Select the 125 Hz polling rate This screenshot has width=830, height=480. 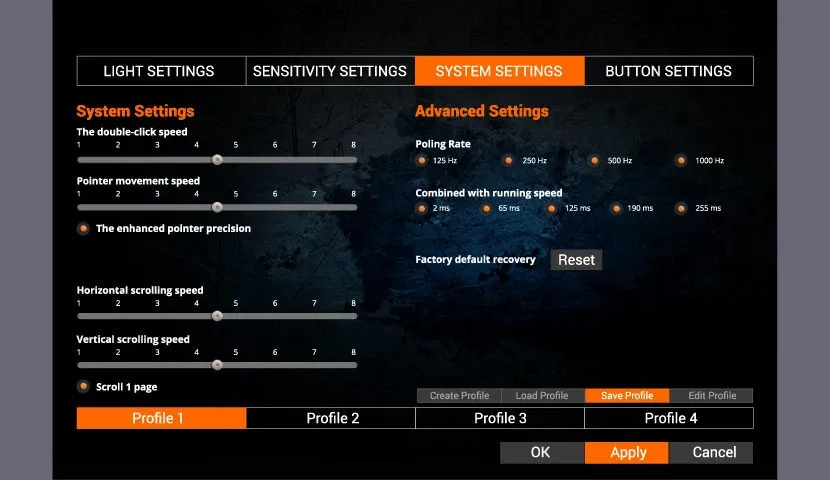point(422,160)
